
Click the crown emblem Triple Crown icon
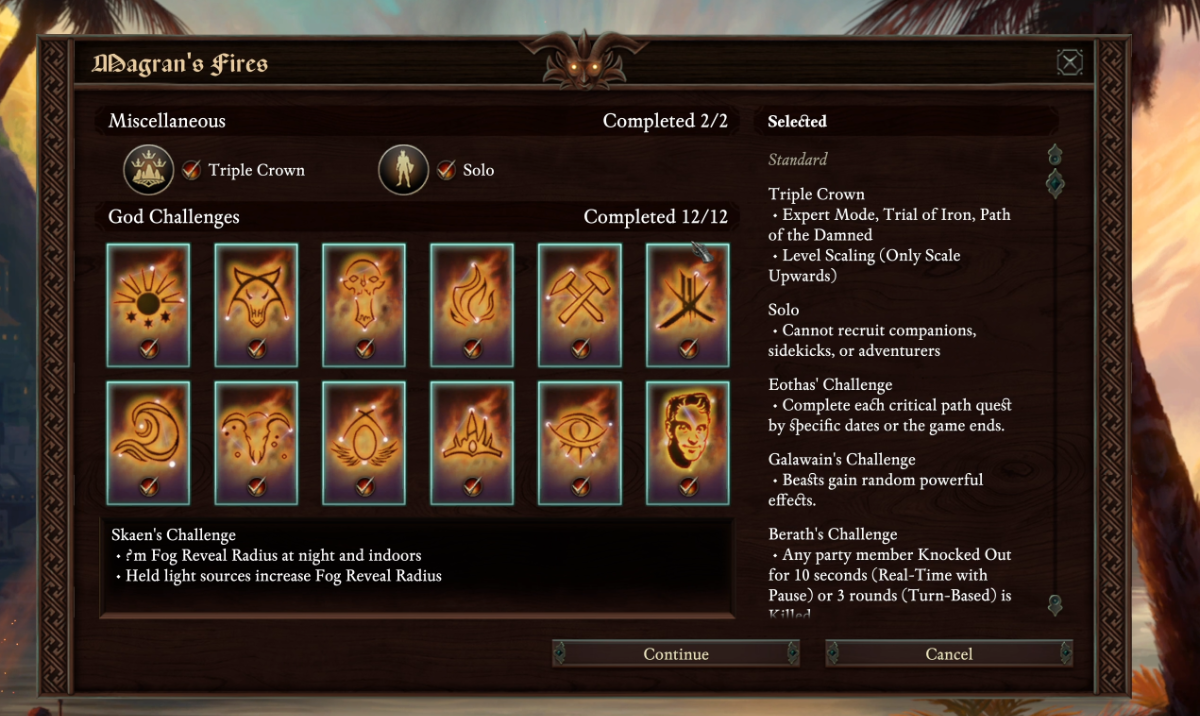coord(149,170)
